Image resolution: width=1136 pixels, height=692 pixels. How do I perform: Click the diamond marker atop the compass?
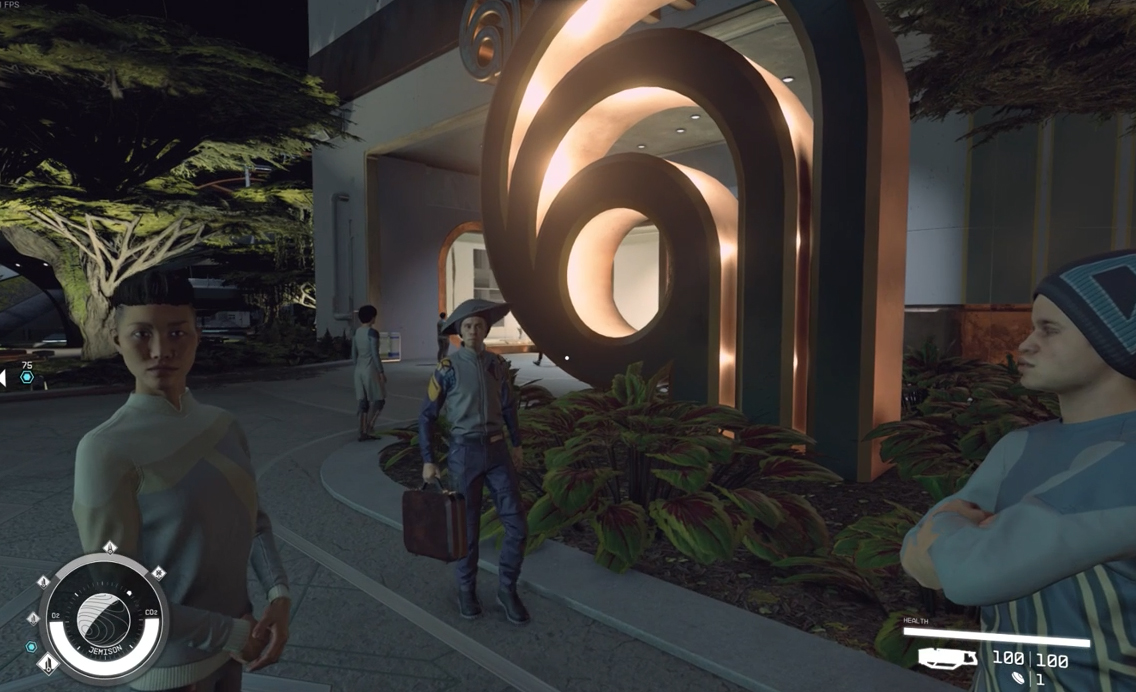coord(109,548)
